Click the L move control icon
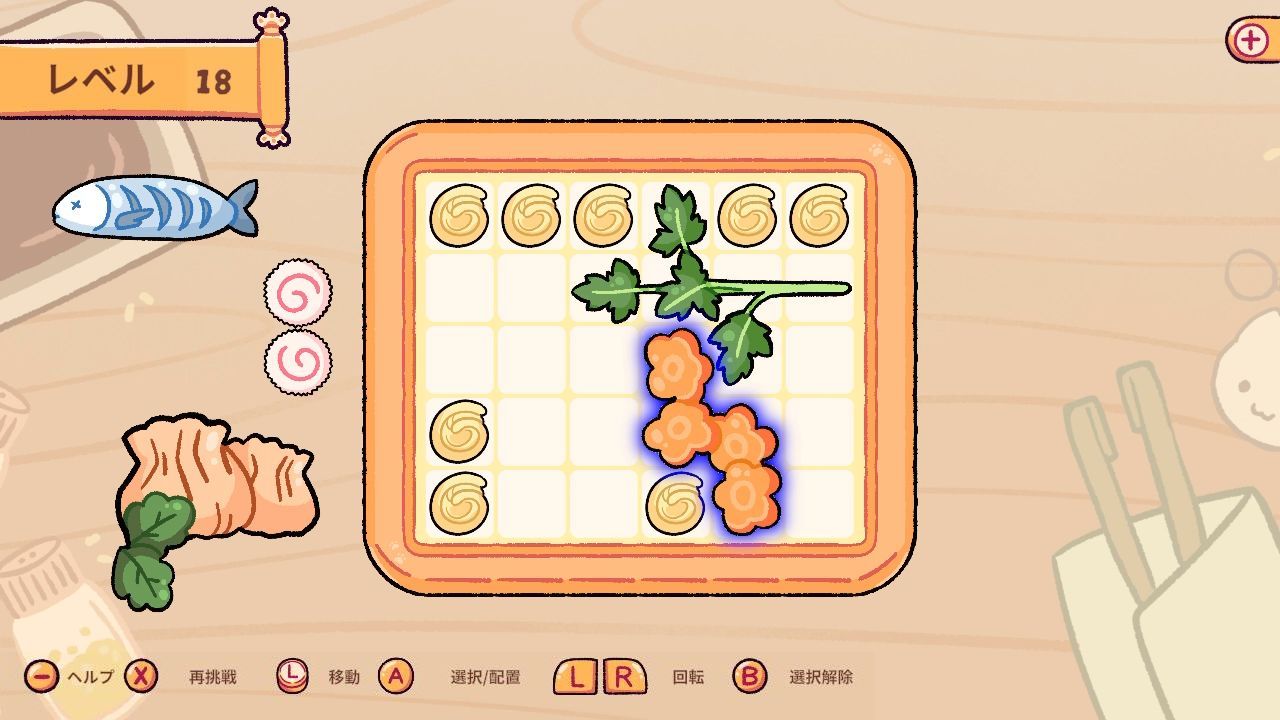Image resolution: width=1280 pixels, height=720 pixels. coord(291,676)
